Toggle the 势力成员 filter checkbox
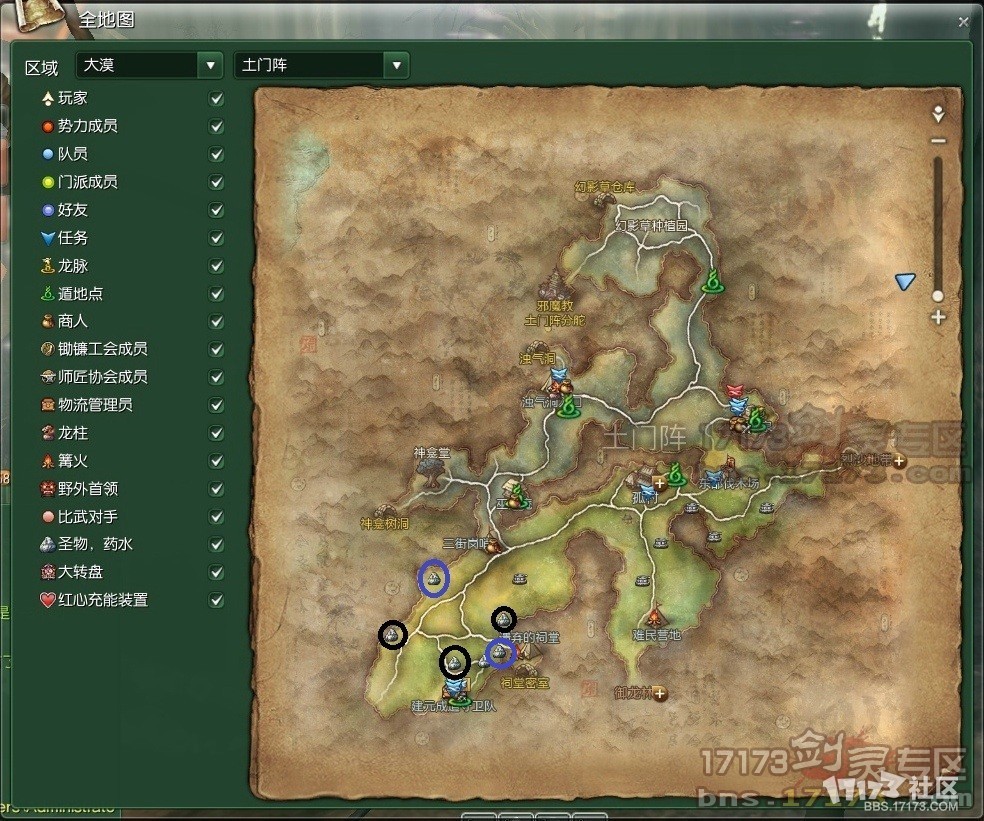Image resolution: width=984 pixels, height=821 pixels. (216, 127)
